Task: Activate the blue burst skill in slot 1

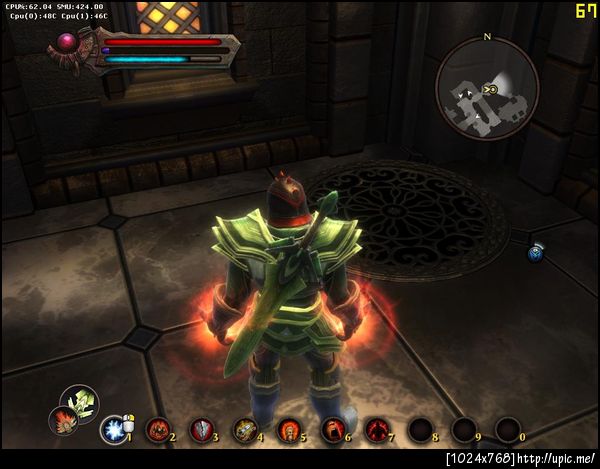Action: [x=112, y=430]
